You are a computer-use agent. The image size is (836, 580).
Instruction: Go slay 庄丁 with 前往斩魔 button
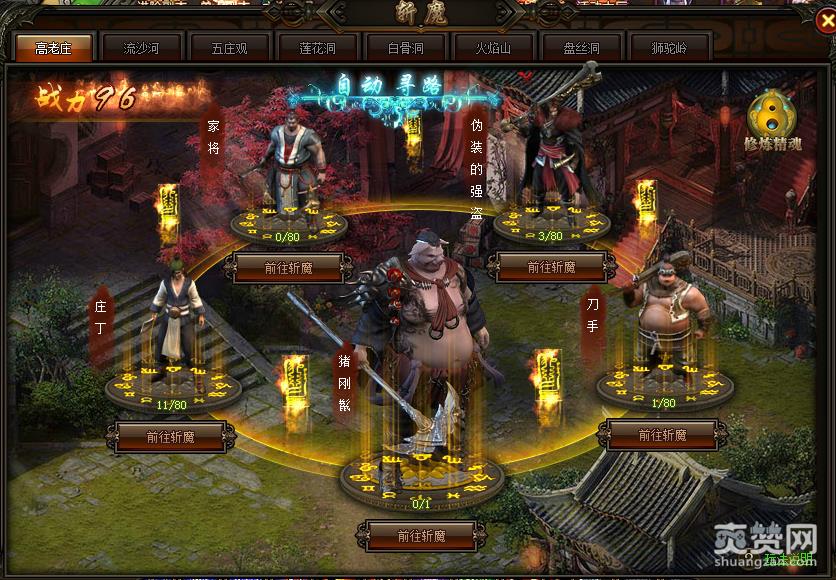coord(169,436)
